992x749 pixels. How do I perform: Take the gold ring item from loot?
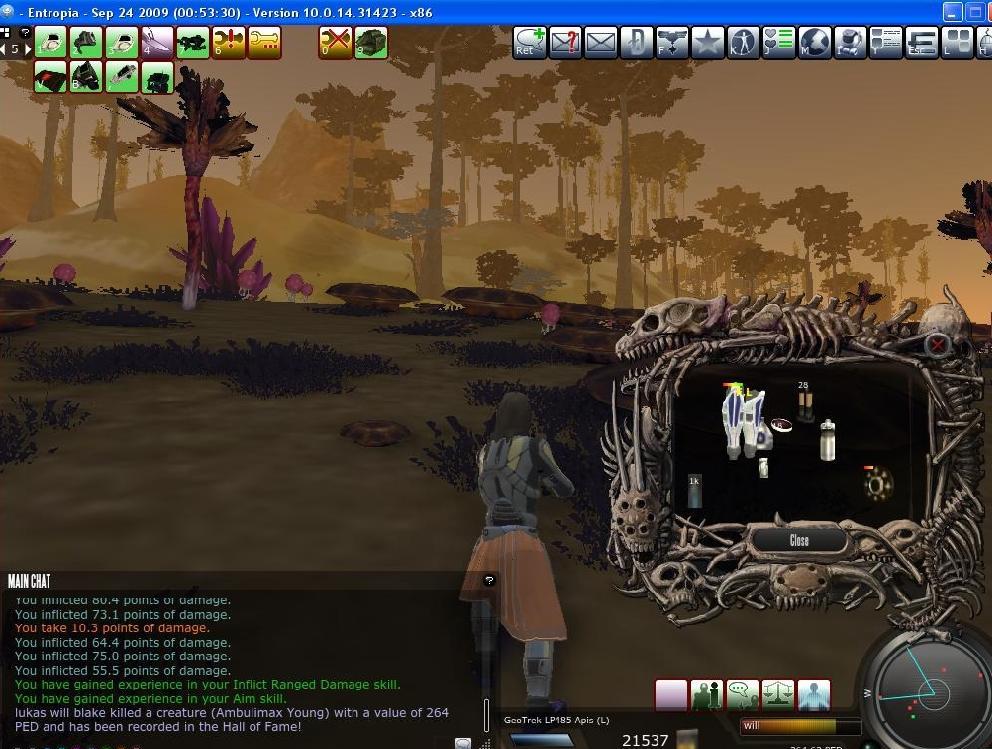pos(878,484)
